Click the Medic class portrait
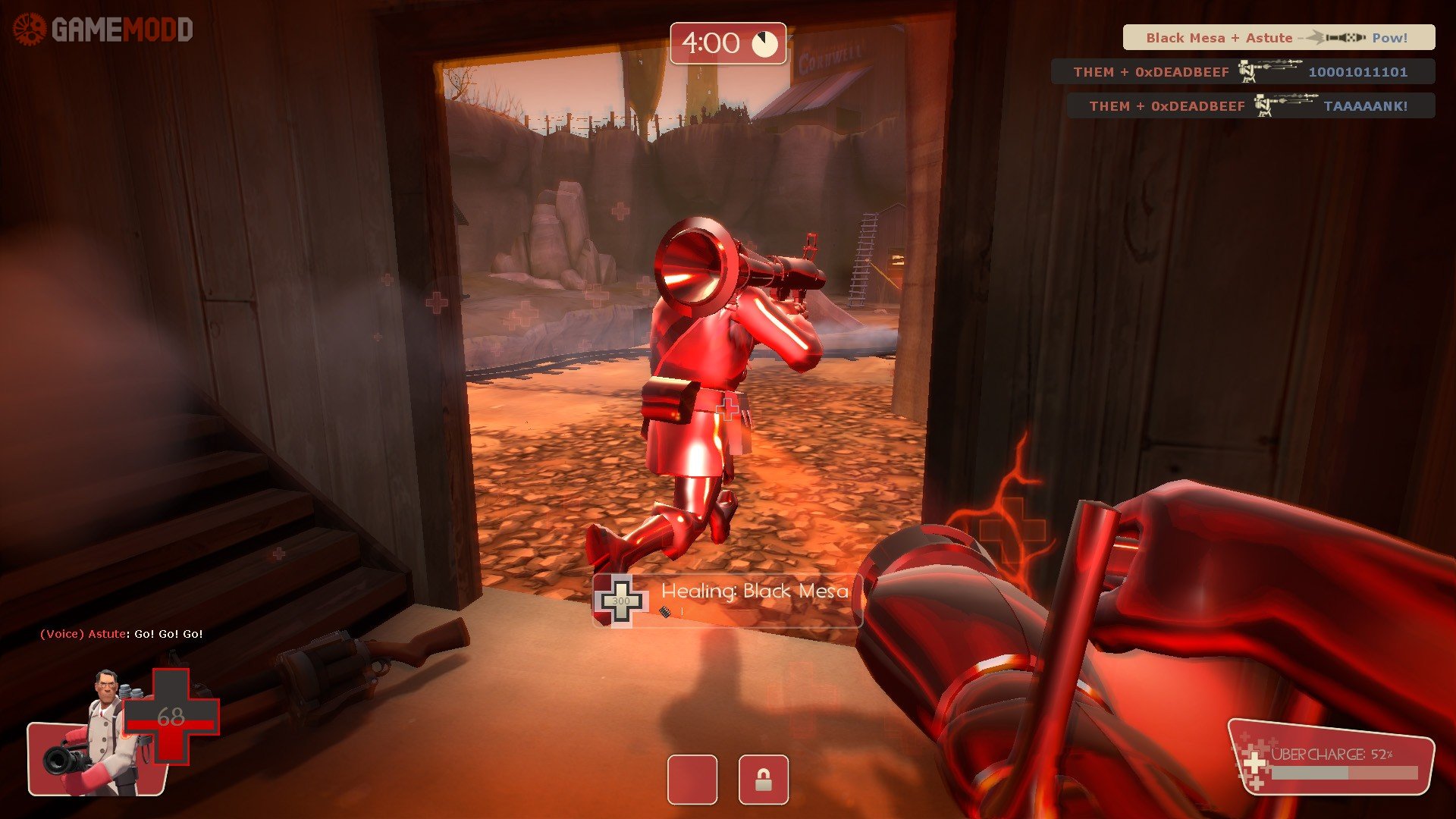The height and width of the screenshot is (819, 1456). pos(105,732)
